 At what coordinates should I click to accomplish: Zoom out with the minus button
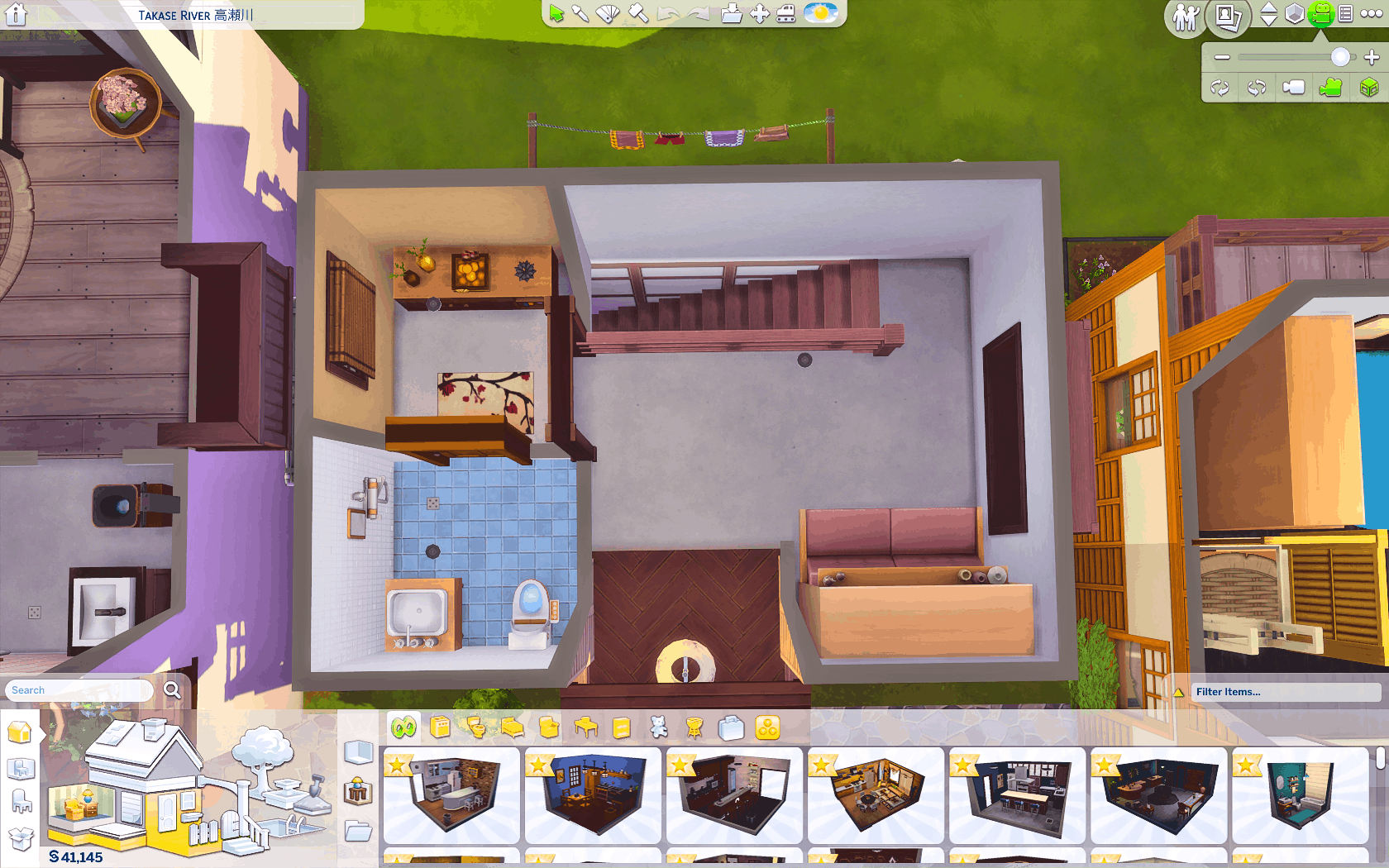(1222, 57)
